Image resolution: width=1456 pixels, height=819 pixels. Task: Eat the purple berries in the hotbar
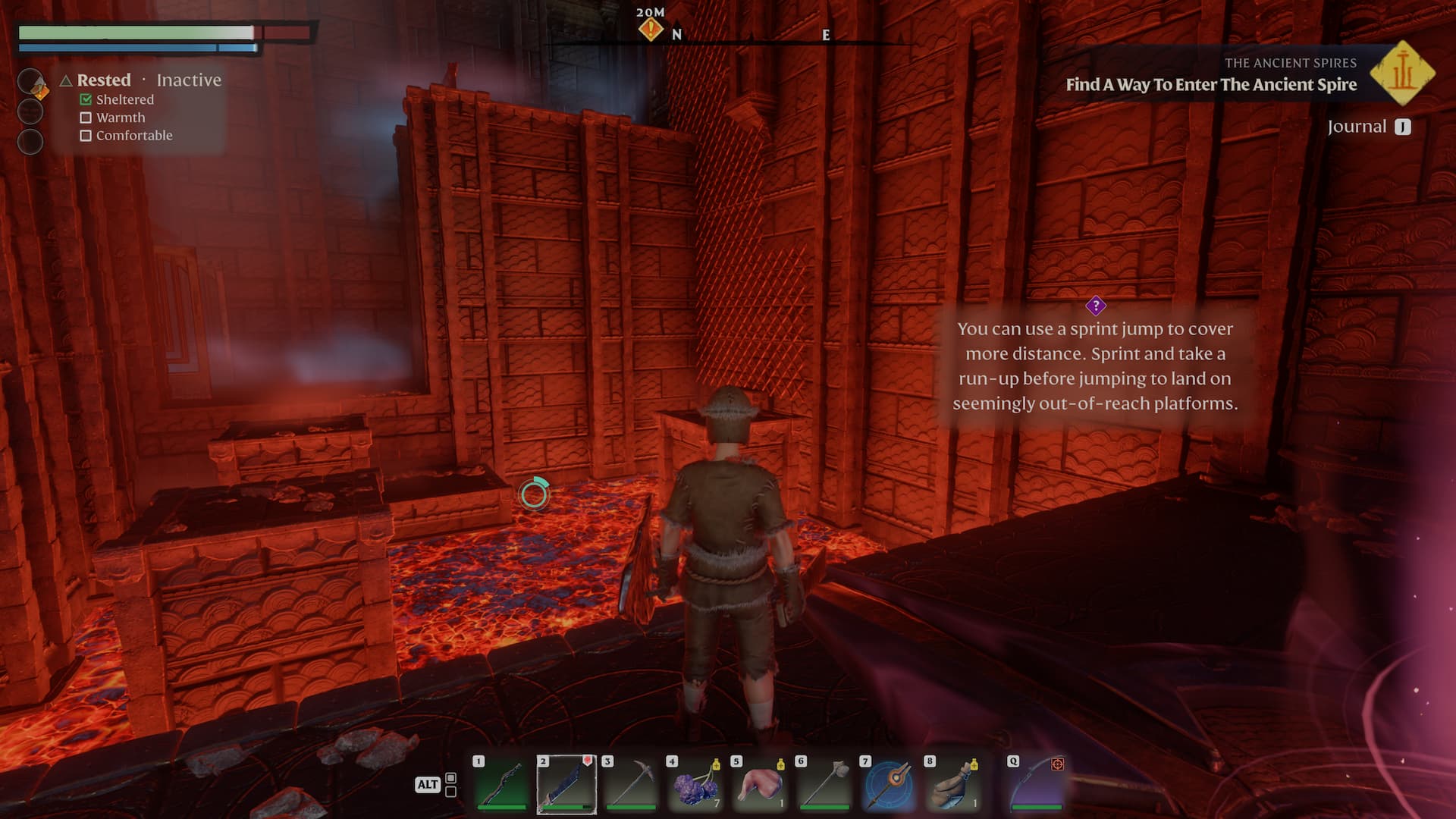click(x=695, y=784)
